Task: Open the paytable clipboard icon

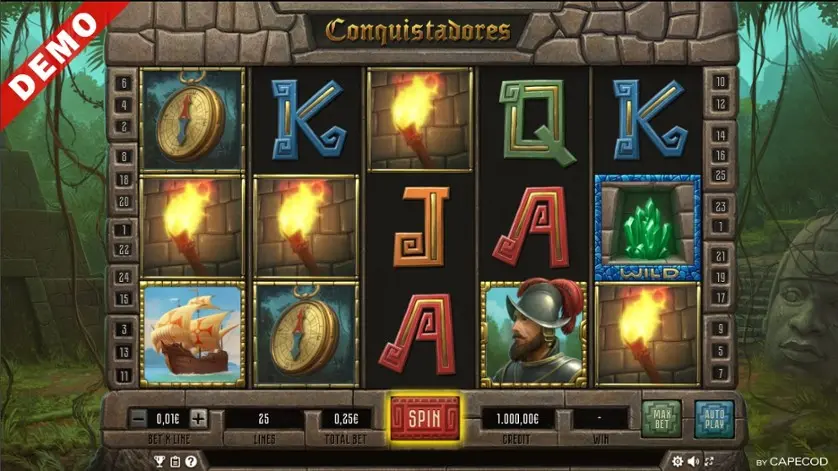Action: (x=174, y=461)
